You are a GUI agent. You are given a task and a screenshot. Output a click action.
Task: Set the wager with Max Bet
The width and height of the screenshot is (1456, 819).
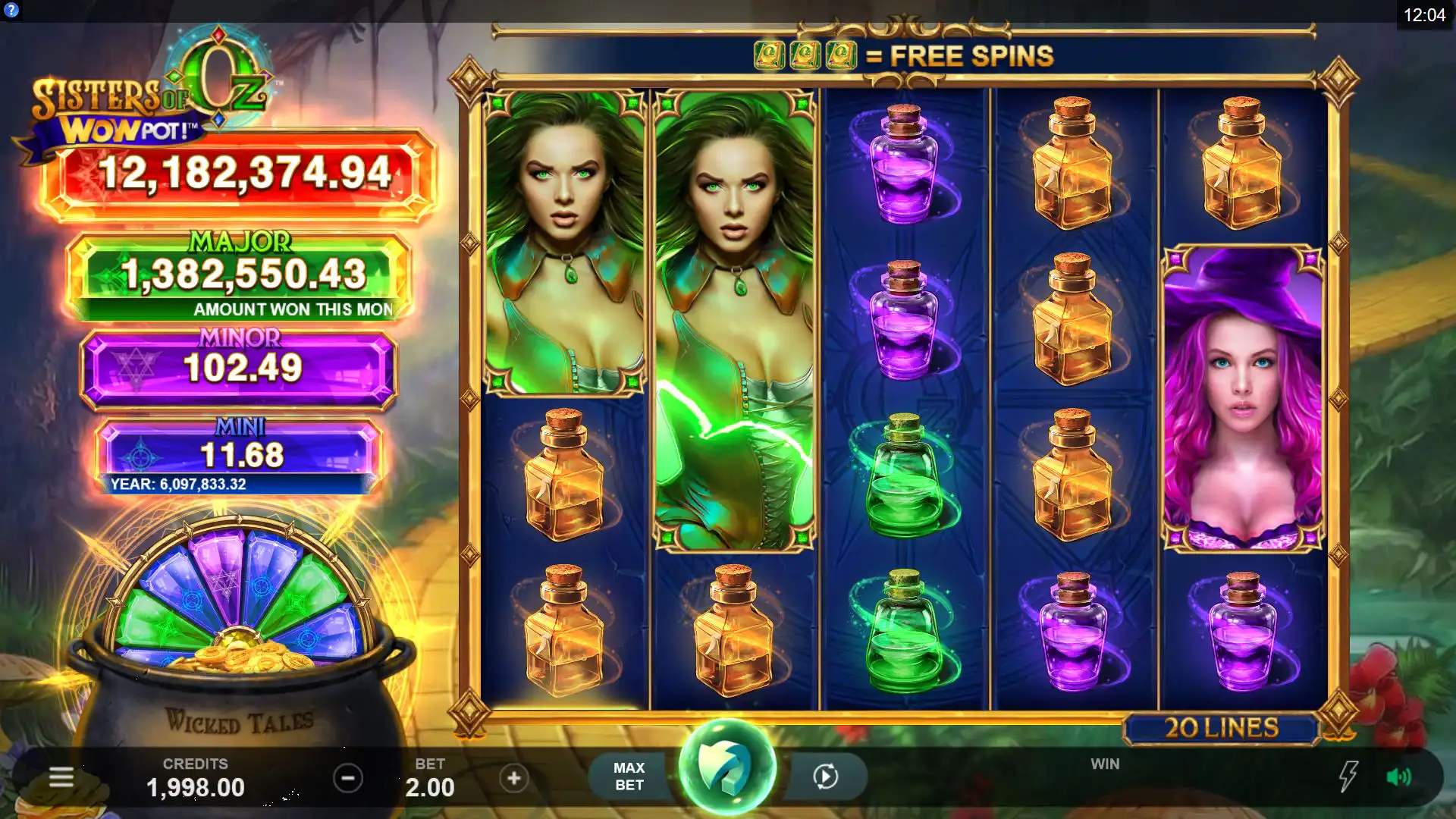[629, 777]
